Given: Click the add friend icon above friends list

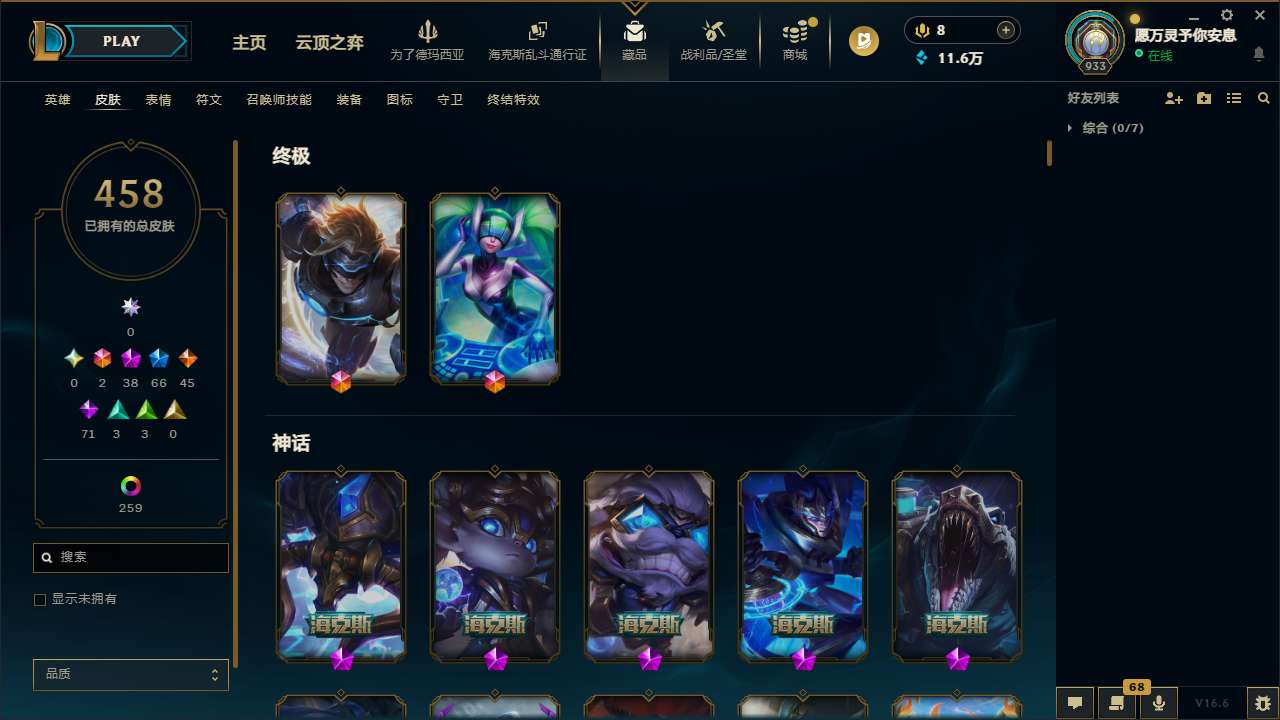Looking at the screenshot, I should (x=1174, y=98).
